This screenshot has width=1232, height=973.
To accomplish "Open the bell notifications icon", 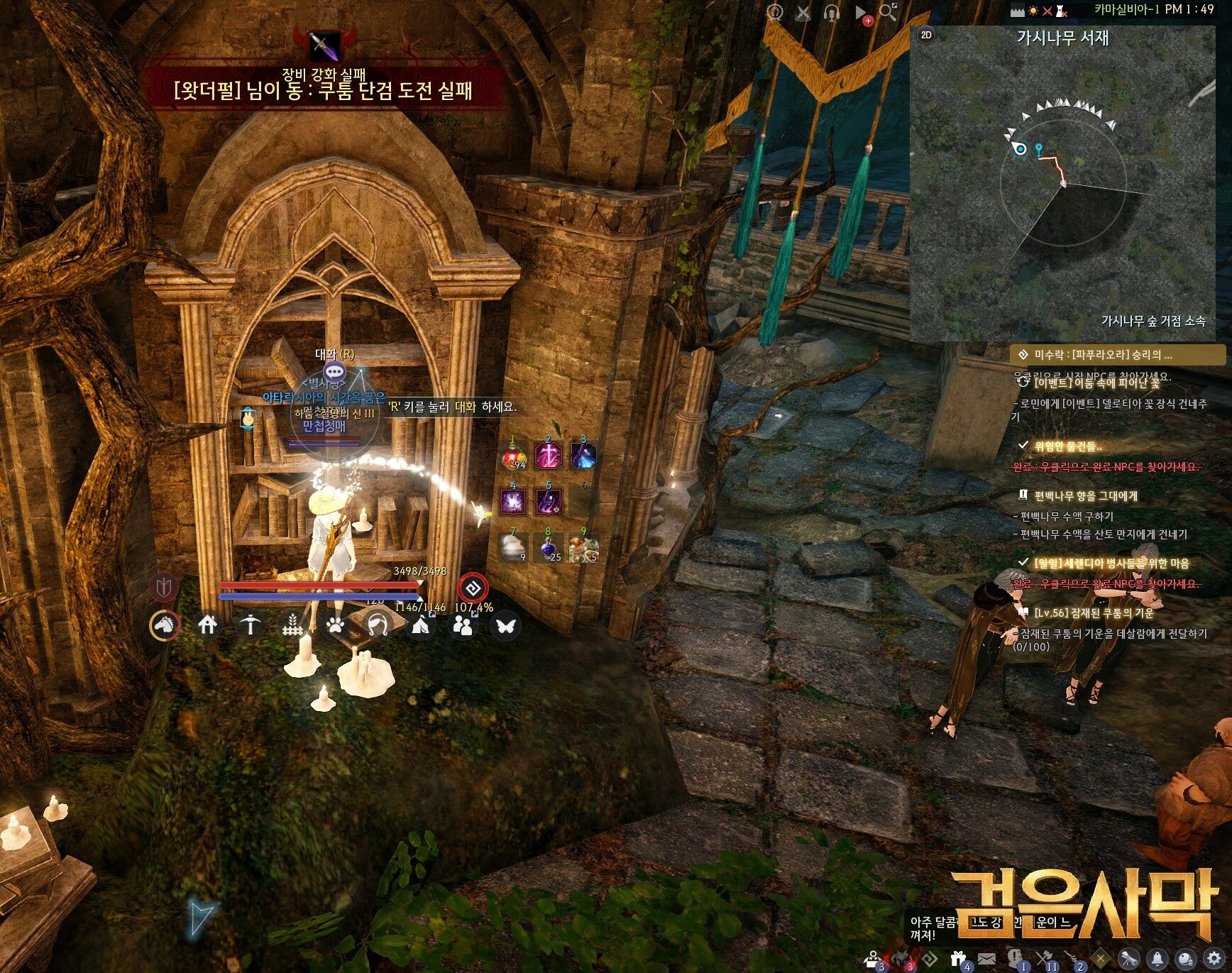I will pos(1157,960).
